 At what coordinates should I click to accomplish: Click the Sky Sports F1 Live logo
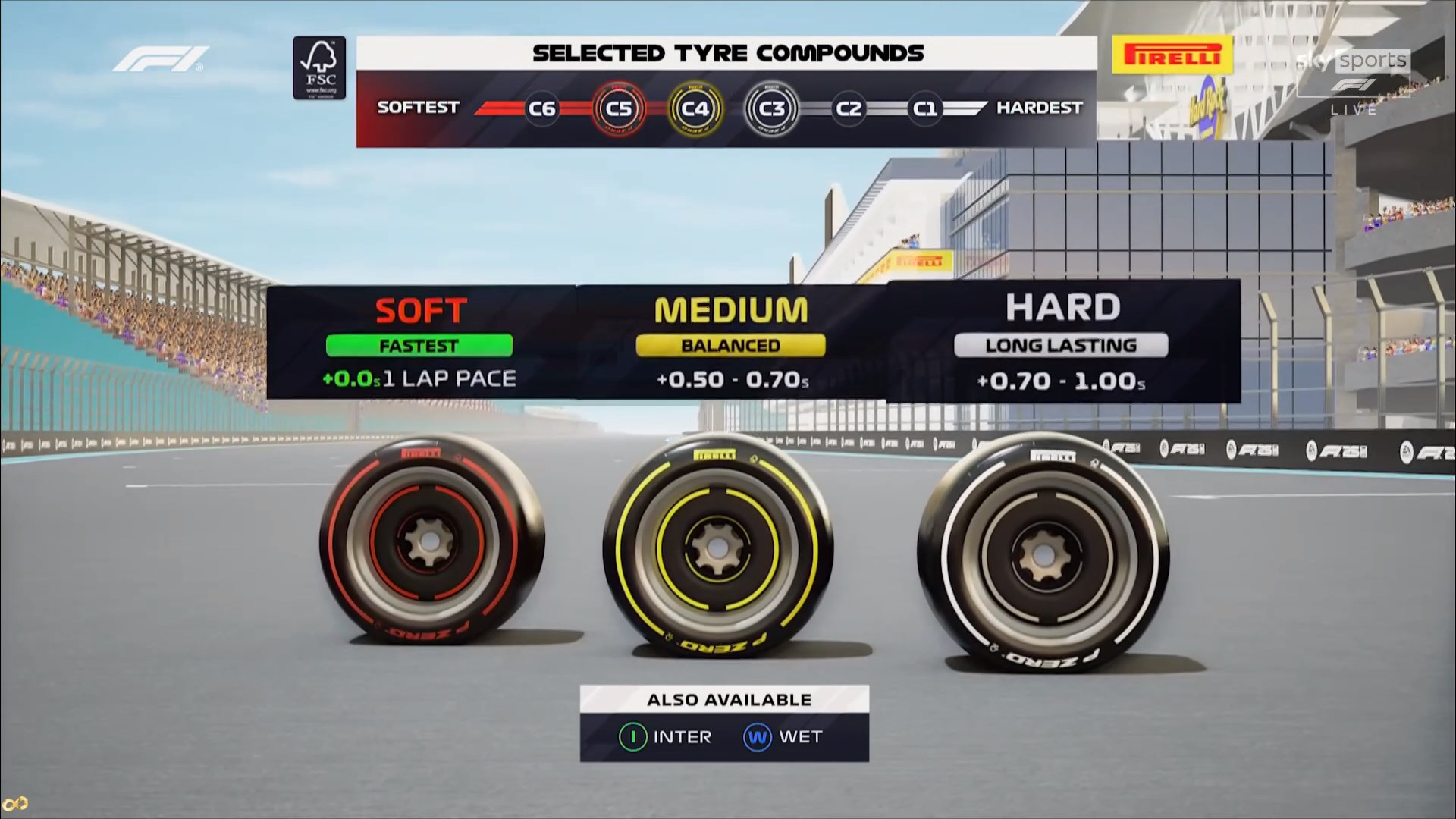(x=1354, y=78)
